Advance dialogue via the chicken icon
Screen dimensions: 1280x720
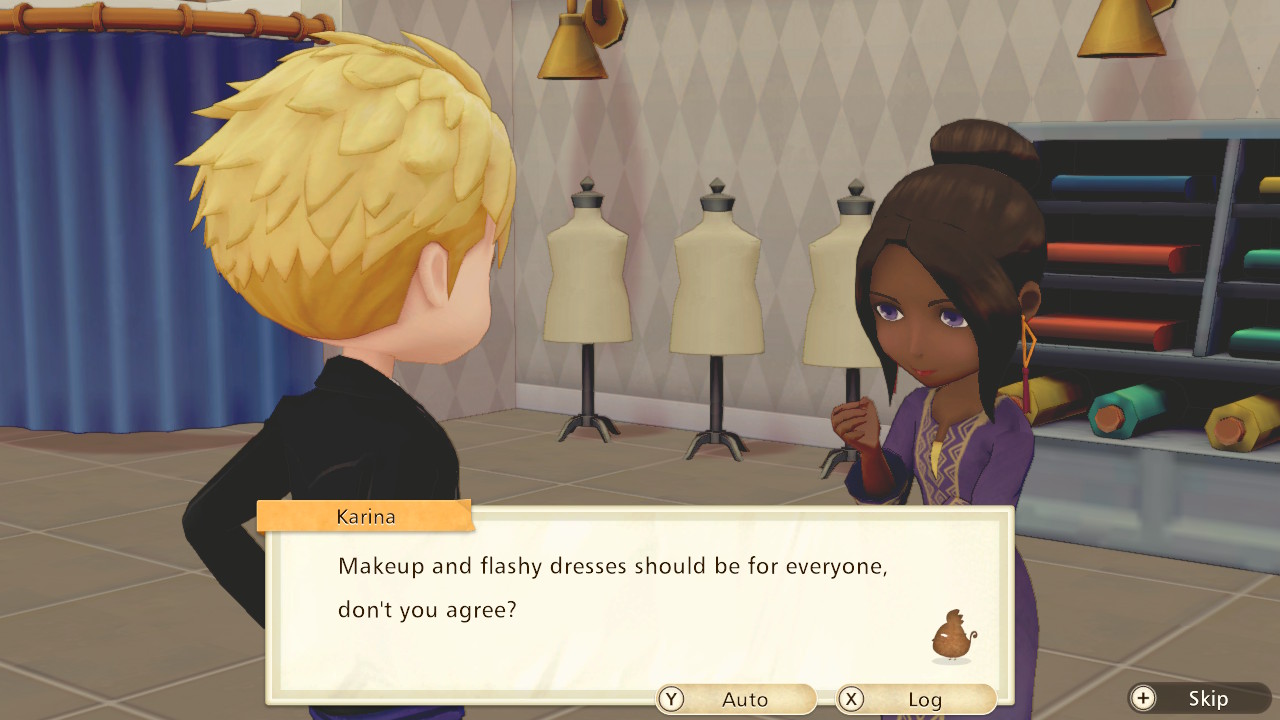[x=952, y=636]
